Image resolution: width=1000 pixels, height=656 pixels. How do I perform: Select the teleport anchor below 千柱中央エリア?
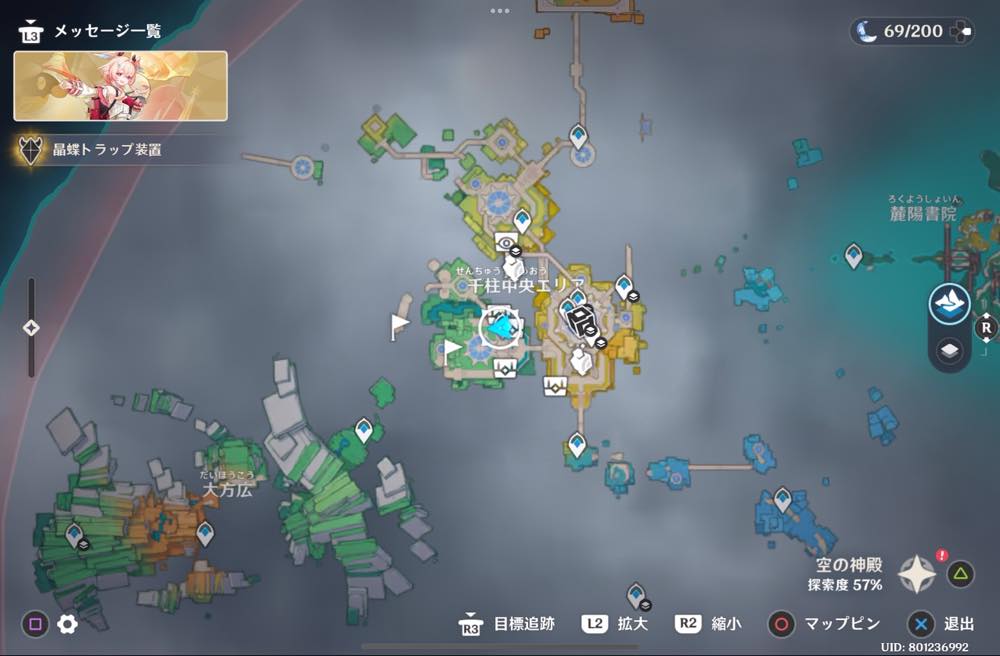pyautogui.click(x=577, y=443)
